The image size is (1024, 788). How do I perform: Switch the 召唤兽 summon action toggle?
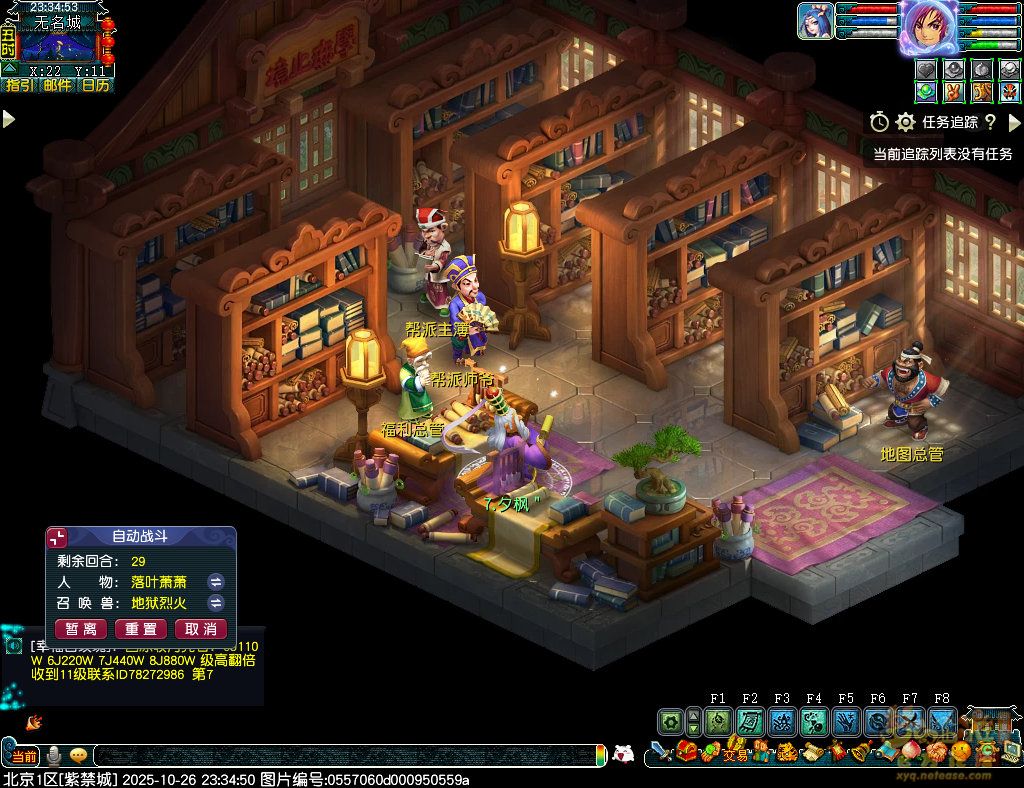215,603
